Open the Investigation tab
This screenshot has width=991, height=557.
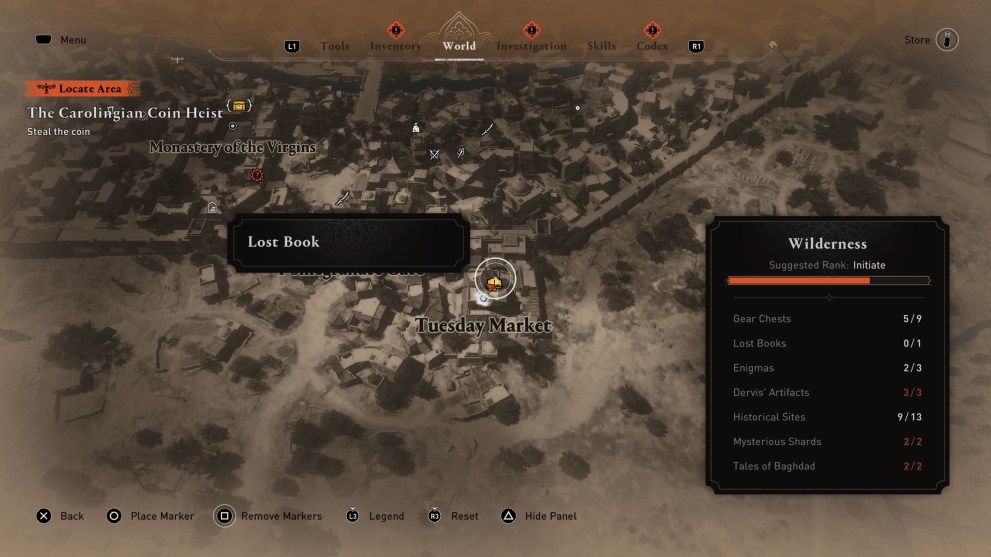coord(531,46)
